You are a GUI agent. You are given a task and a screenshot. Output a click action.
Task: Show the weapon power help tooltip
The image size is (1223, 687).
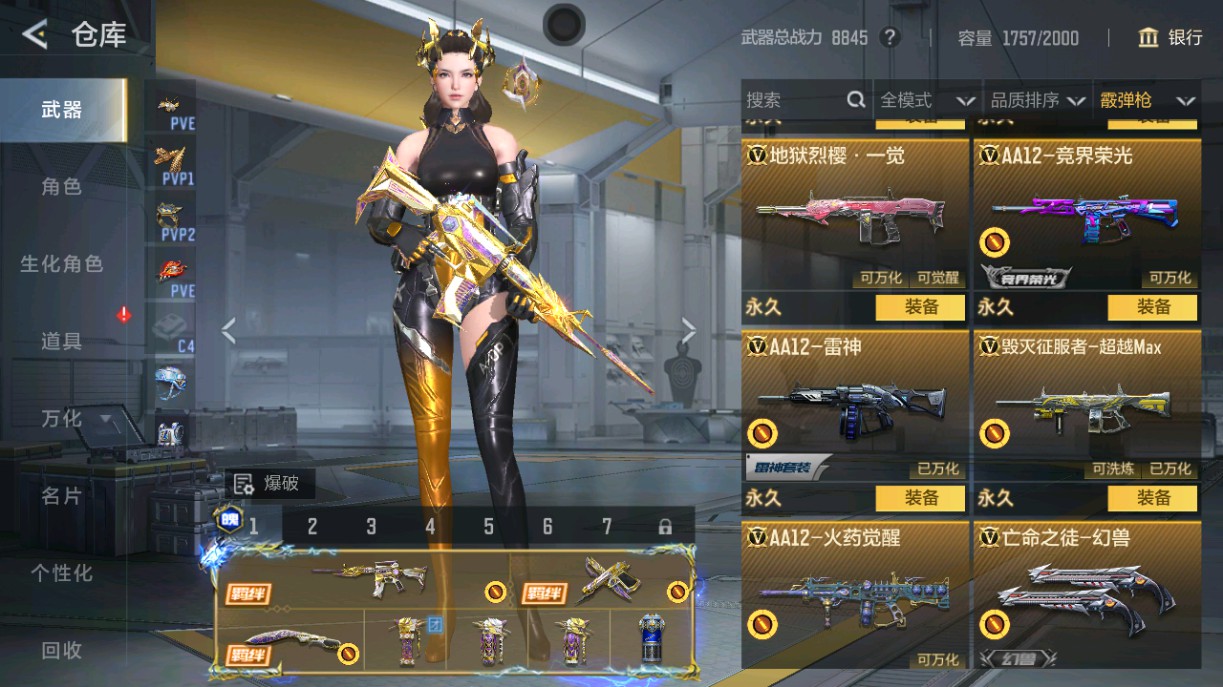889,38
